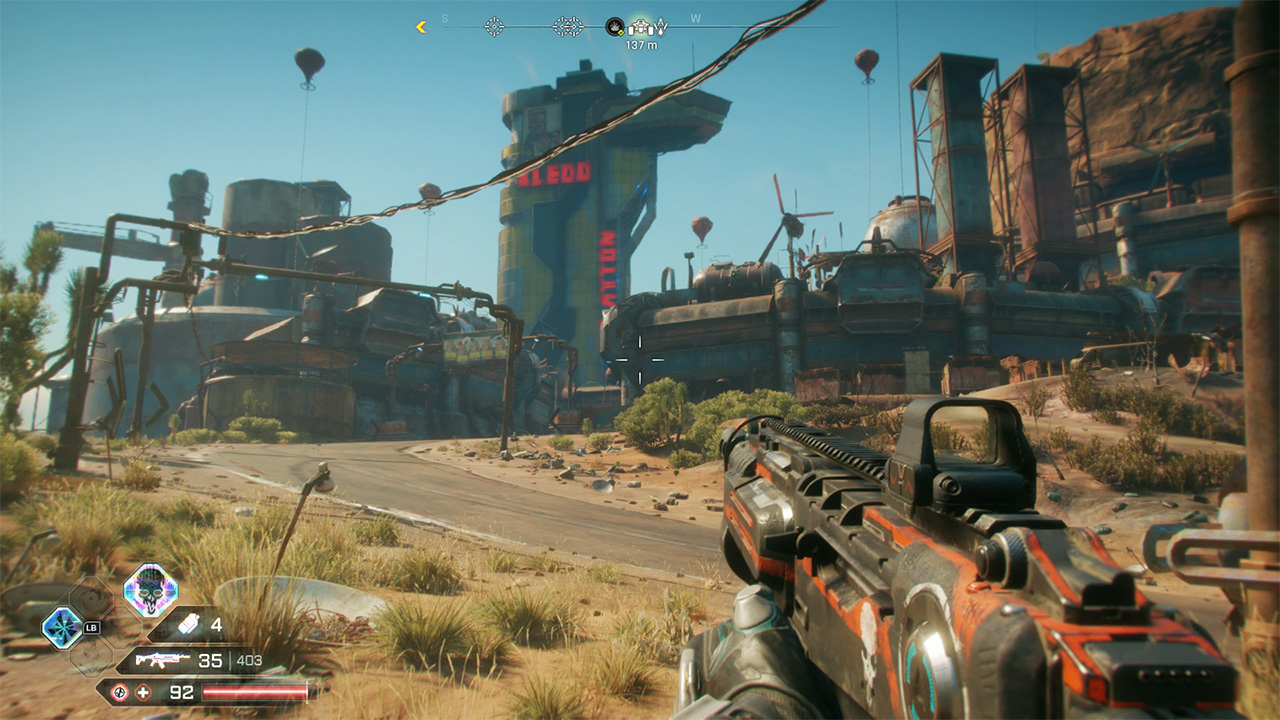Click the water bottle infusion icon showing 4
The image size is (1280, 720).
(x=189, y=625)
